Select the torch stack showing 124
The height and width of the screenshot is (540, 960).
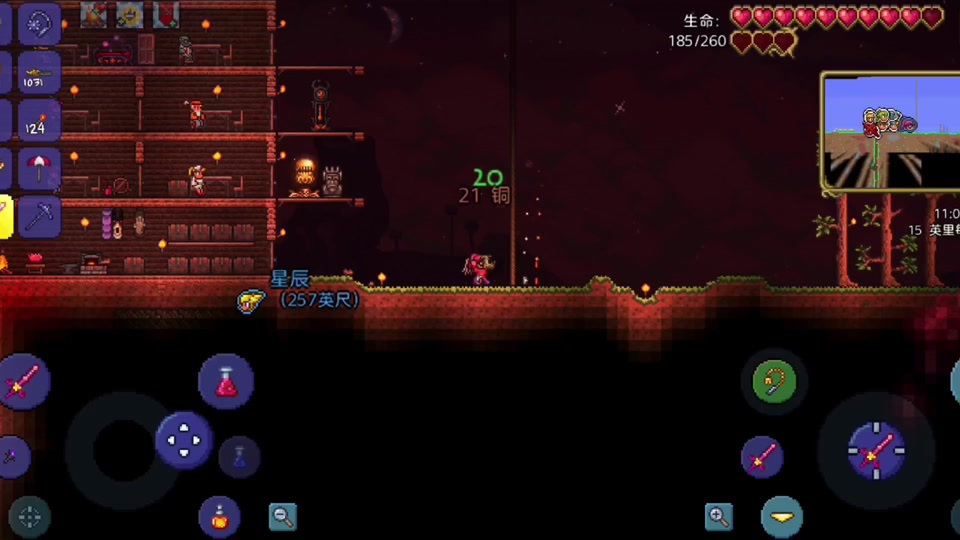click(40, 119)
